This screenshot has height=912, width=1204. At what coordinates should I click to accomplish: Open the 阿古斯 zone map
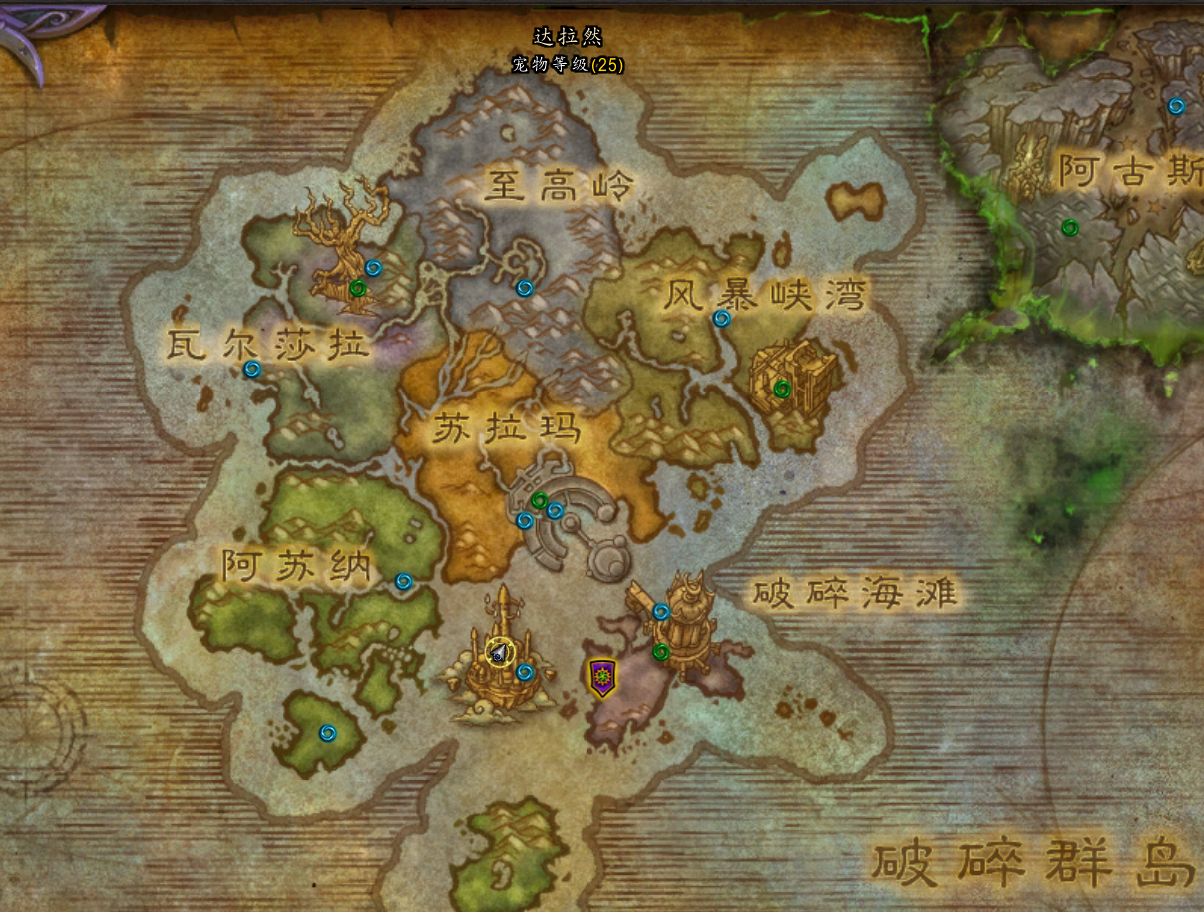pos(1130,172)
